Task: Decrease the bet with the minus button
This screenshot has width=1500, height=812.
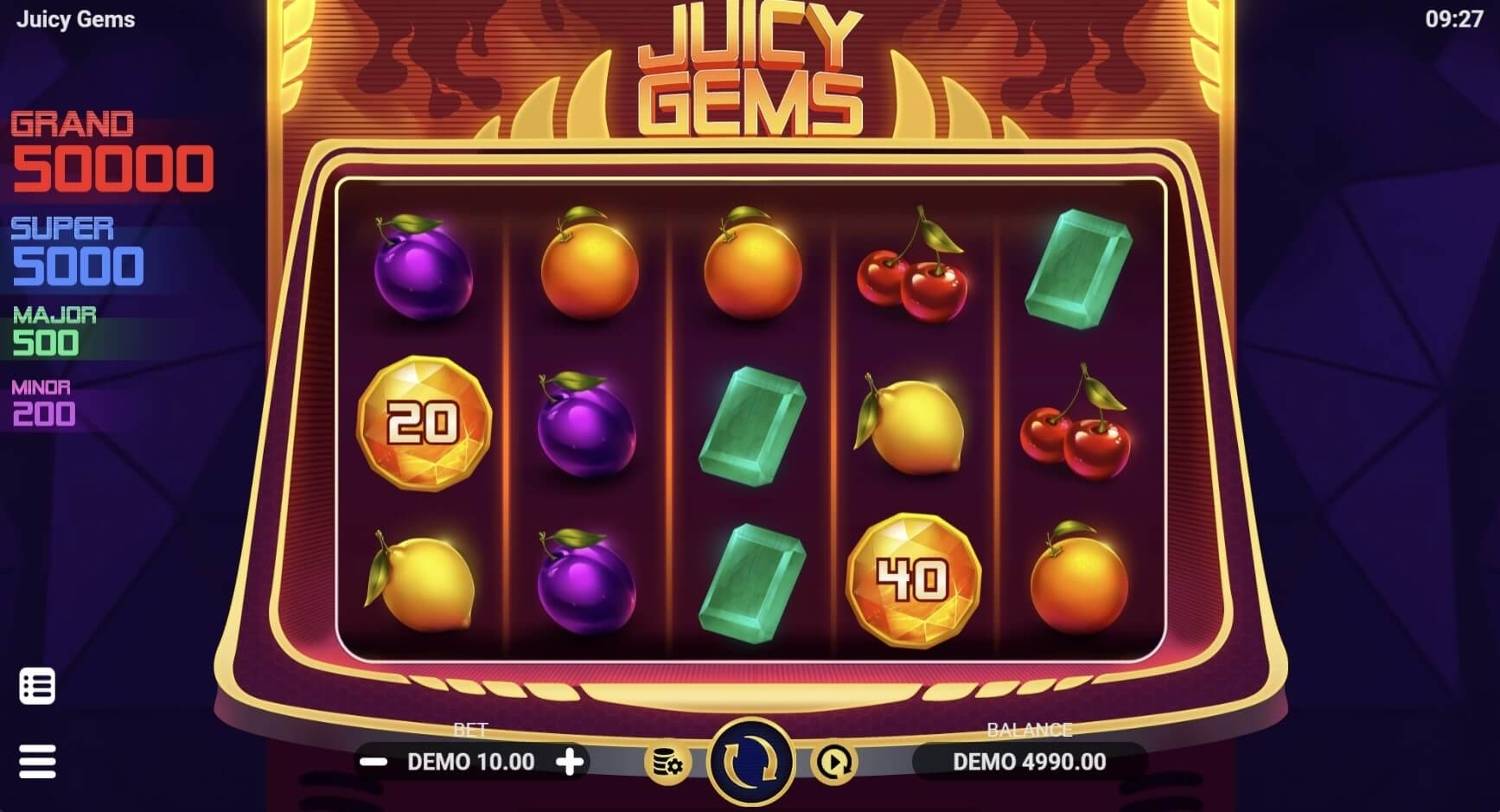Action: tap(374, 761)
